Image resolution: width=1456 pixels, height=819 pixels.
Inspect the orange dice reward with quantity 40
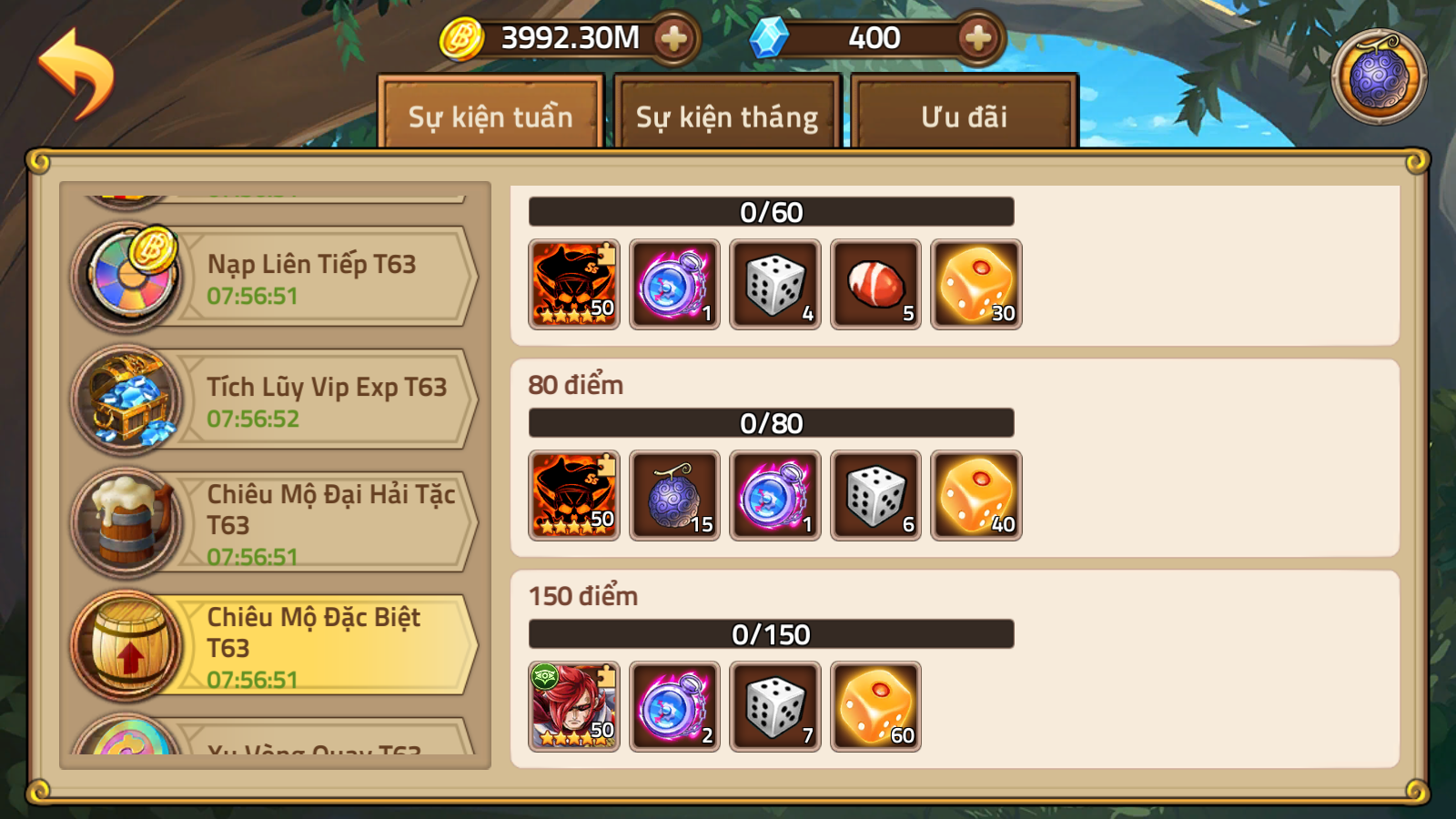(976, 495)
